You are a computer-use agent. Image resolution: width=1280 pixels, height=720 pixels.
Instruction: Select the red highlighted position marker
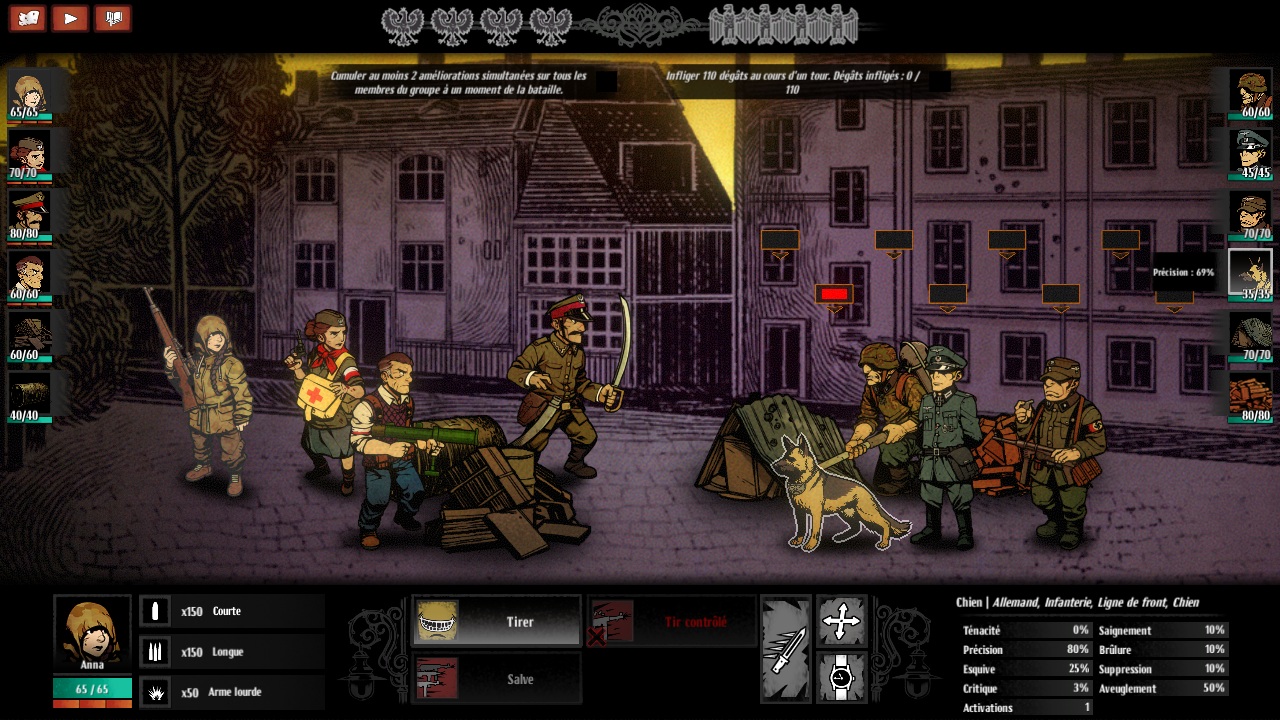tap(834, 293)
